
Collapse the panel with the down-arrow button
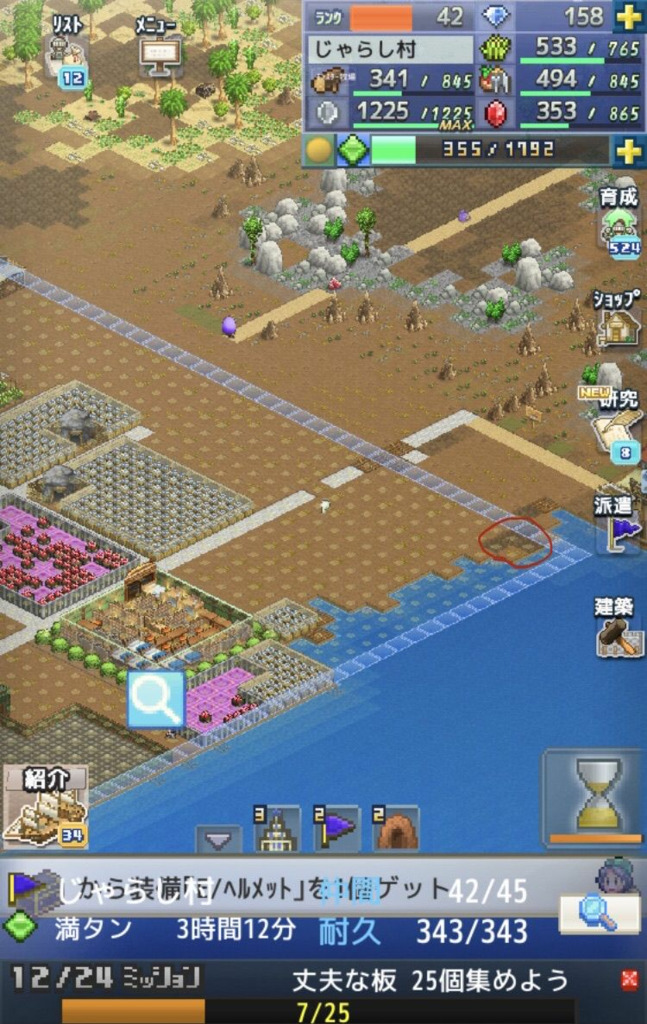[217, 838]
